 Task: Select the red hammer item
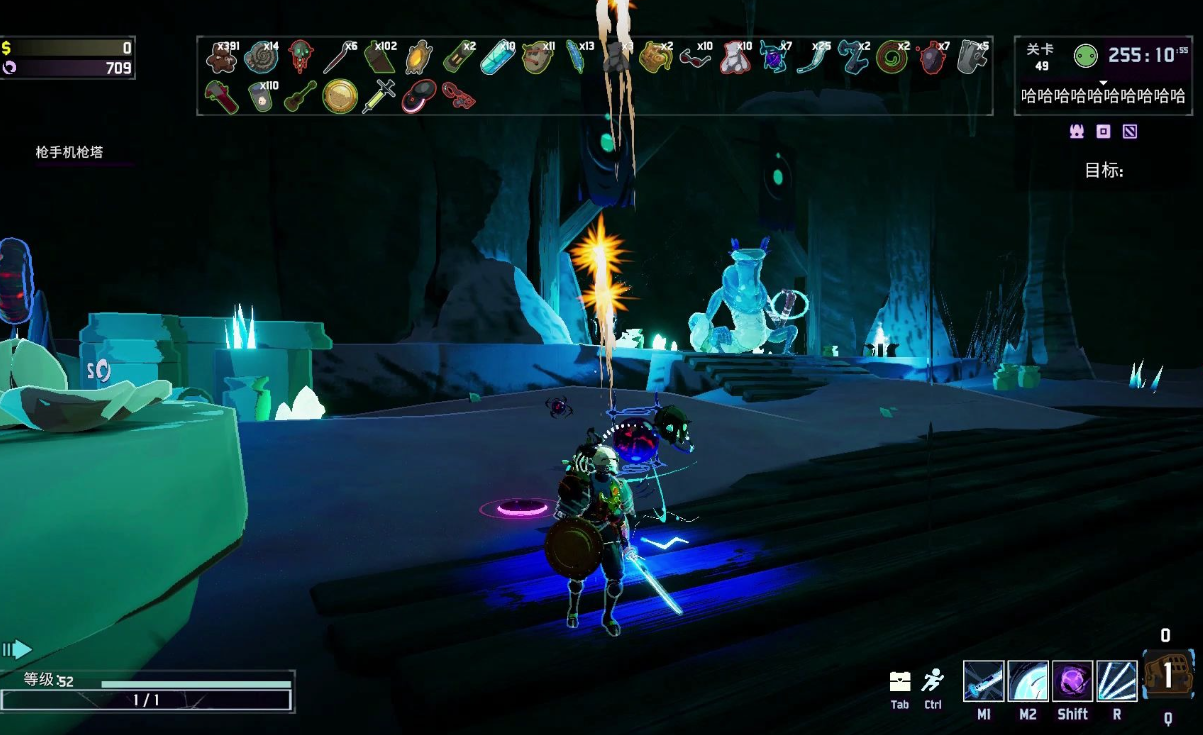[x=220, y=97]
